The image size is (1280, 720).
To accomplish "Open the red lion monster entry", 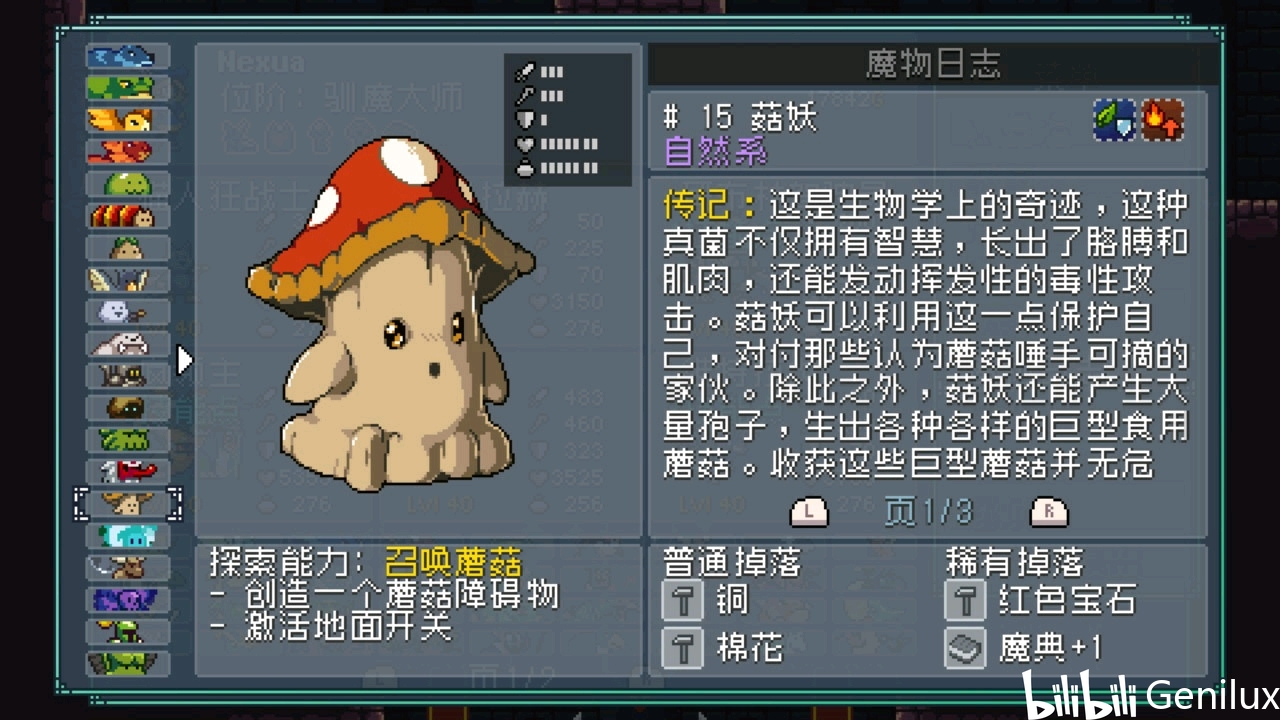I will click(x=127, y=152).
